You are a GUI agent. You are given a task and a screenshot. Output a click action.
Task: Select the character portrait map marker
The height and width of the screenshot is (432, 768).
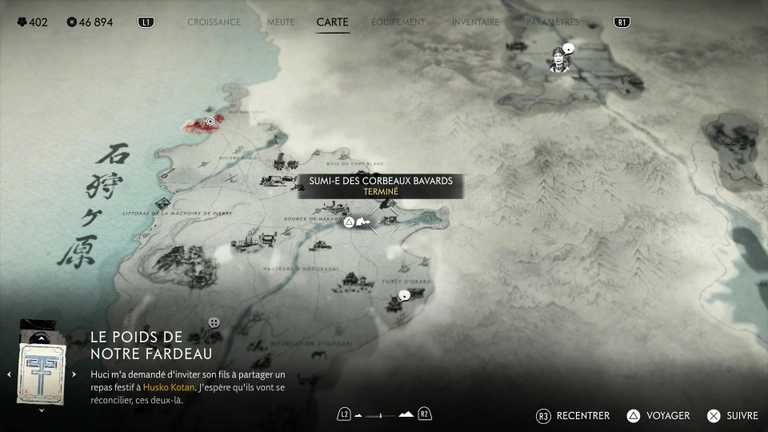tap(559, 61)
